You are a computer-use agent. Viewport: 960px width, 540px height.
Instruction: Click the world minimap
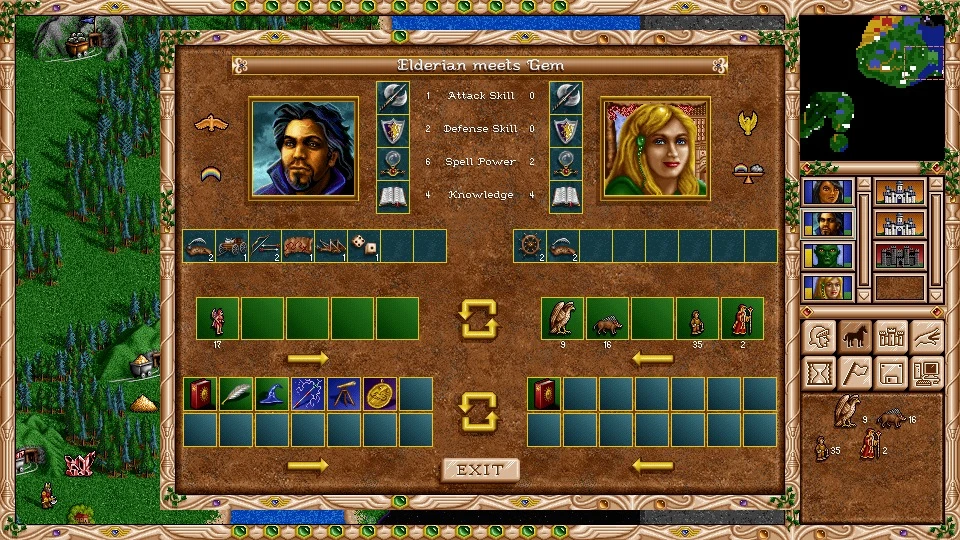872,87
